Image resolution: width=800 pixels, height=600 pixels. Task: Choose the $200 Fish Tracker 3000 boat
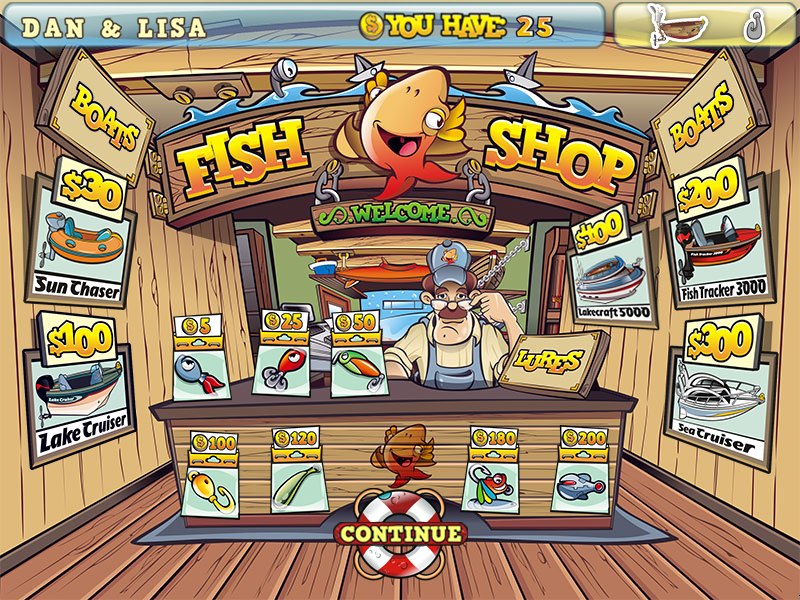pos(720,242)
